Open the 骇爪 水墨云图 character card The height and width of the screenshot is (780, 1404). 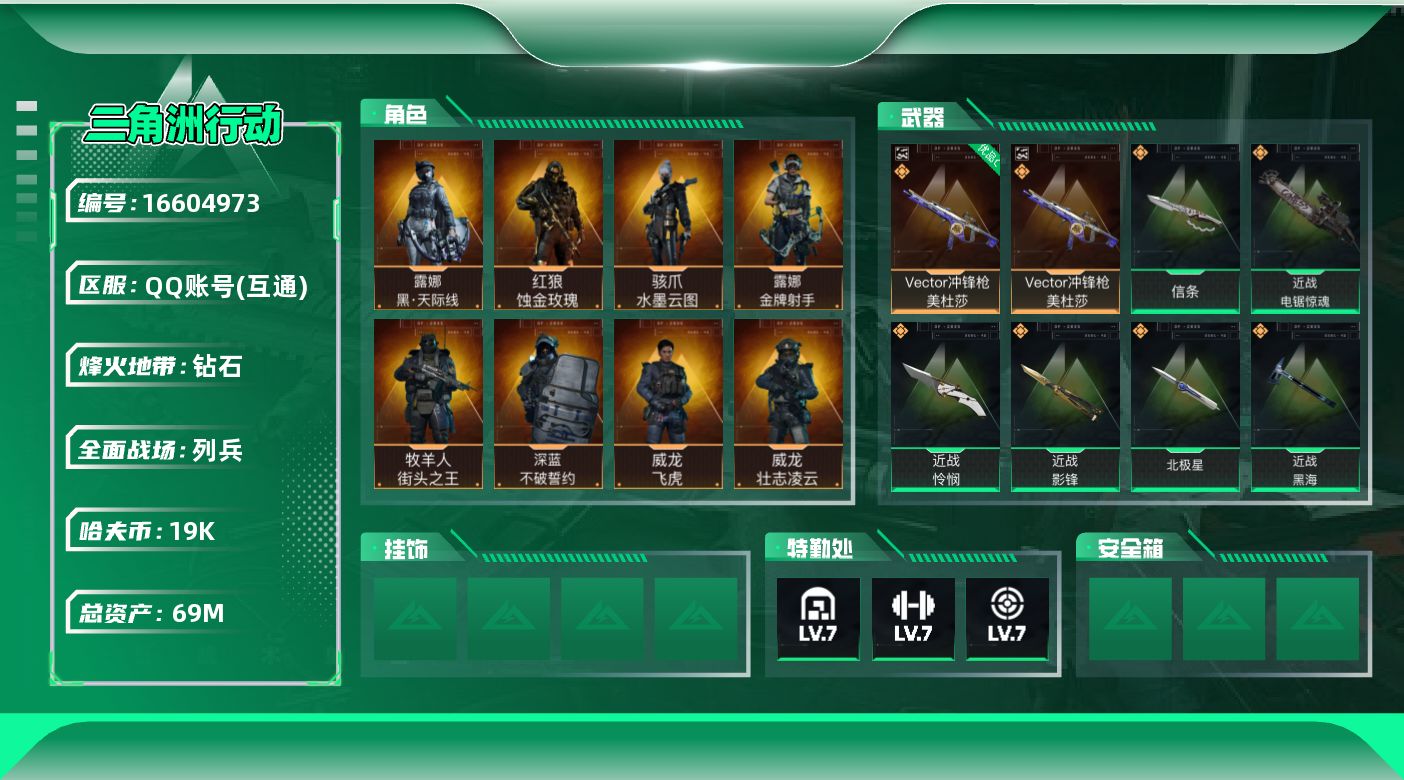[x=668, y=225]
